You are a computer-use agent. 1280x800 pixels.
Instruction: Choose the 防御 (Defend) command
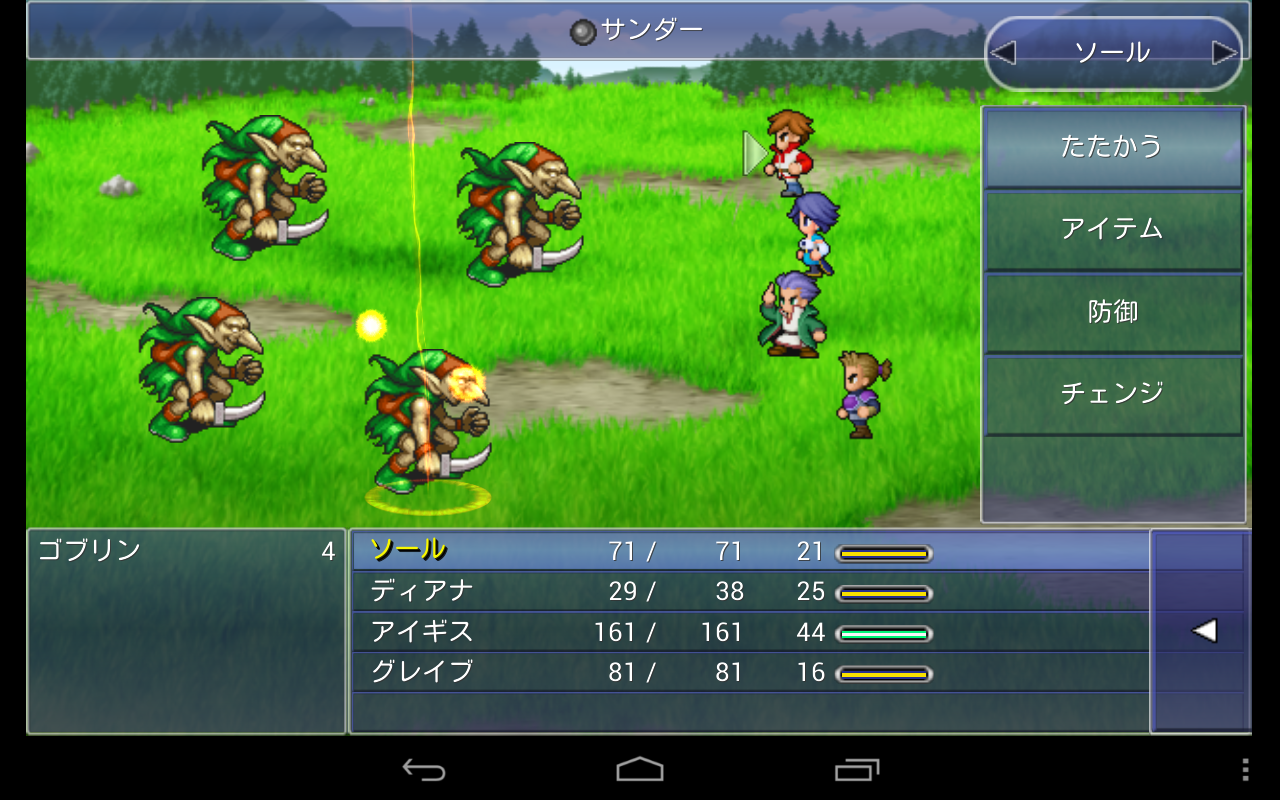coord(1113,312)
